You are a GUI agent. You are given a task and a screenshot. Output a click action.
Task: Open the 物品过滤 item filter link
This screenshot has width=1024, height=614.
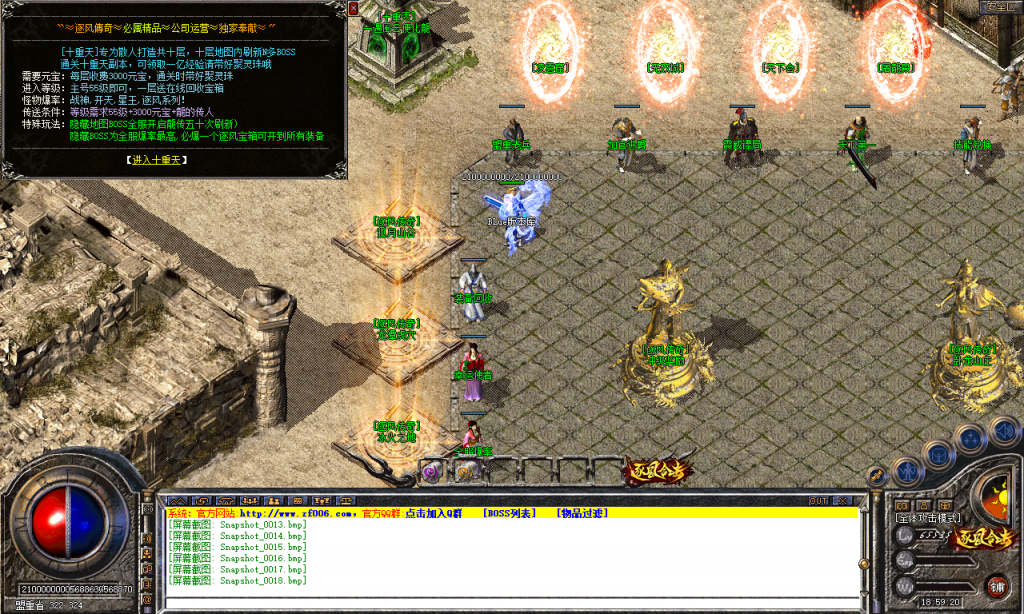click(x=582, y=513)
